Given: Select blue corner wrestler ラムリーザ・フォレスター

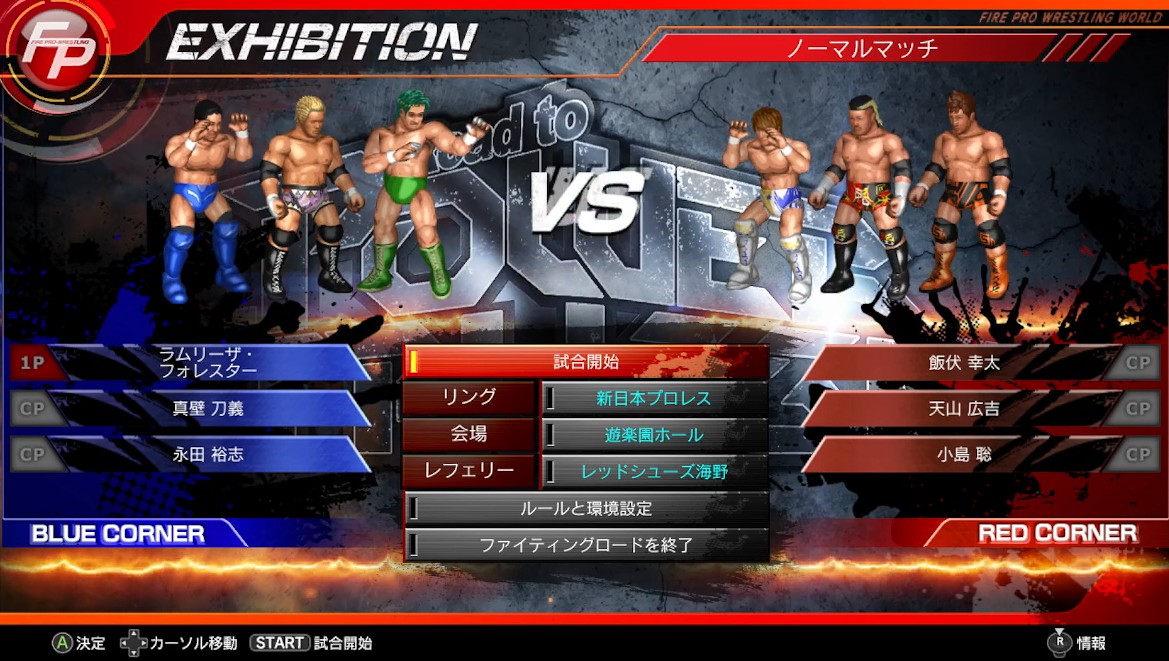Looking at the screenshot, I should pos(208,362).
